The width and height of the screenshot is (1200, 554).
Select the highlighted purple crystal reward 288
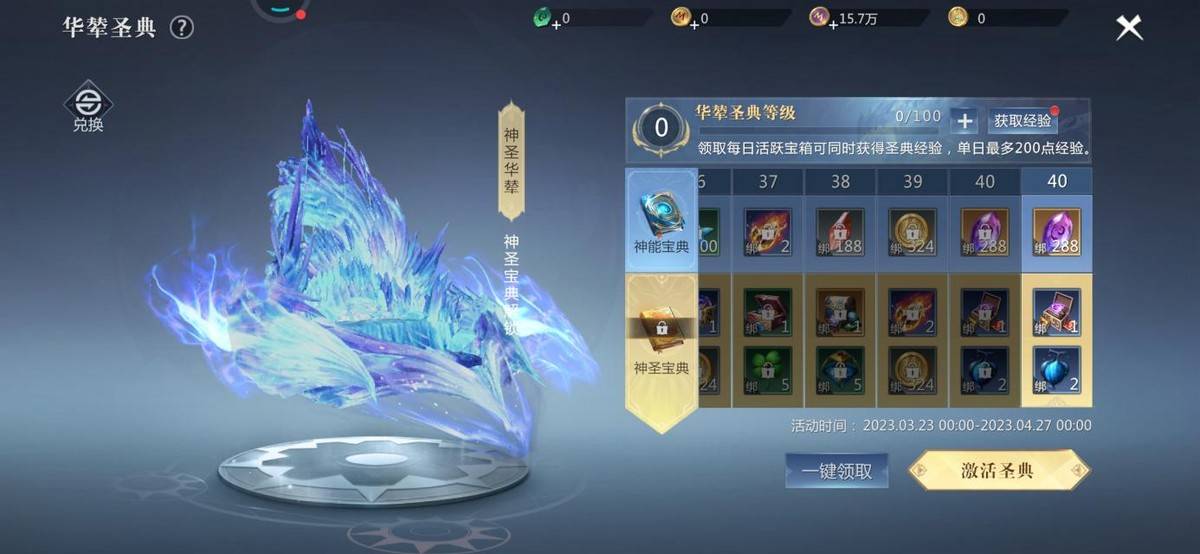1056,232
